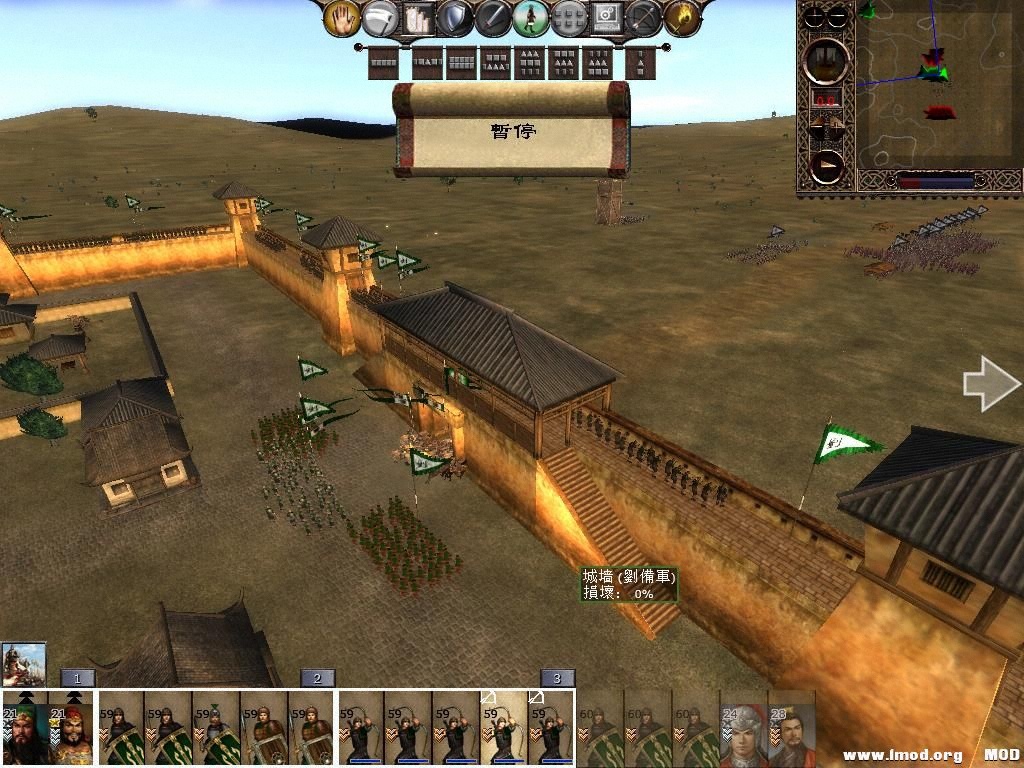Select the nine-square group formation button
The image size is (1024, 768).
569,17
